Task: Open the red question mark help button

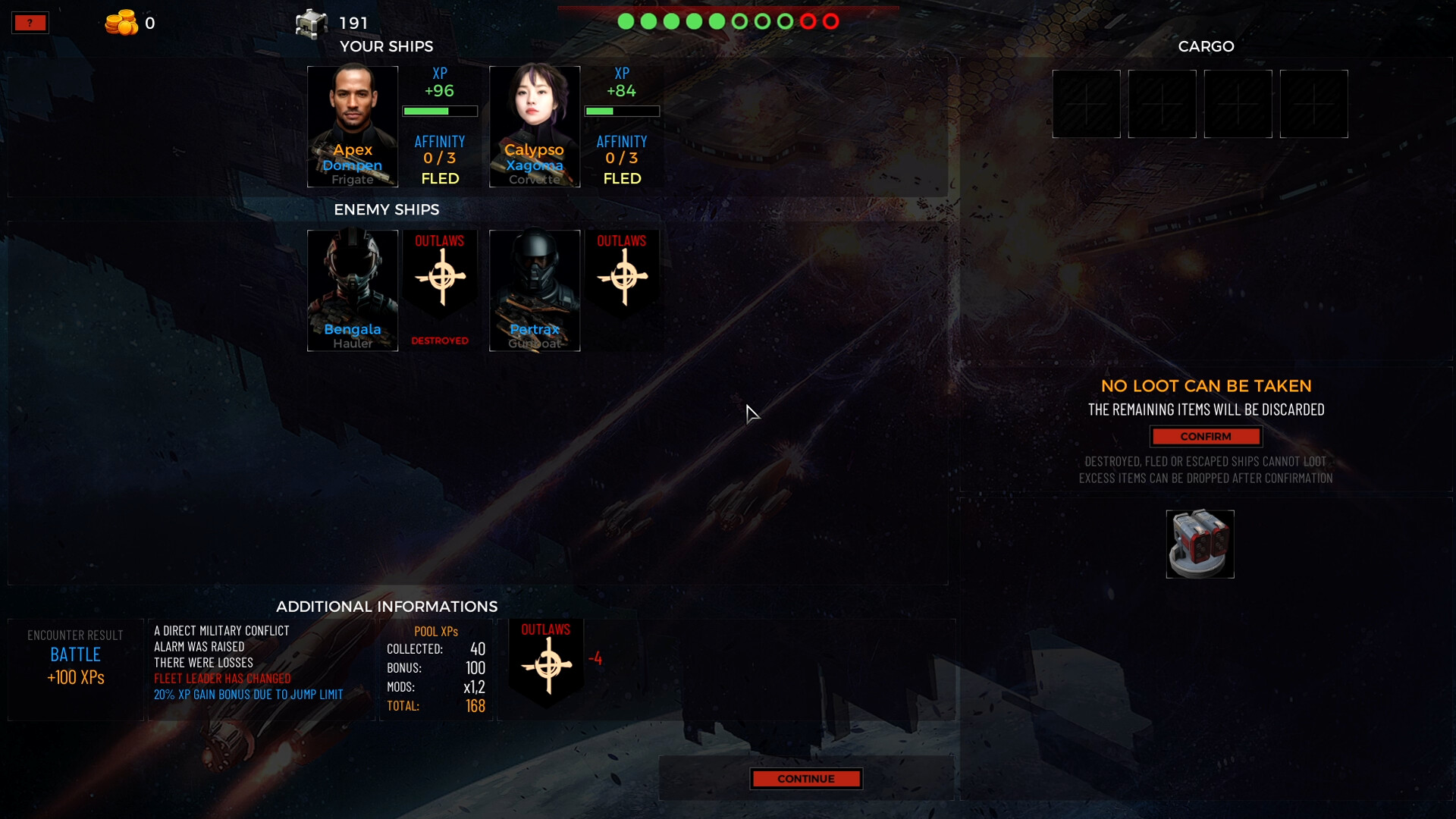Action: [30, 23]
